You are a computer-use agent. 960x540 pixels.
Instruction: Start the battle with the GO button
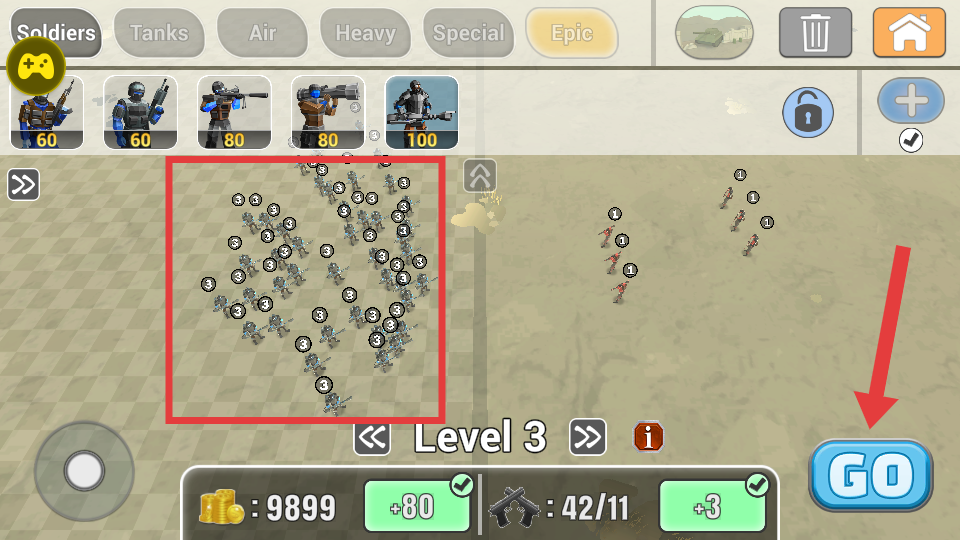pos(870,476)
